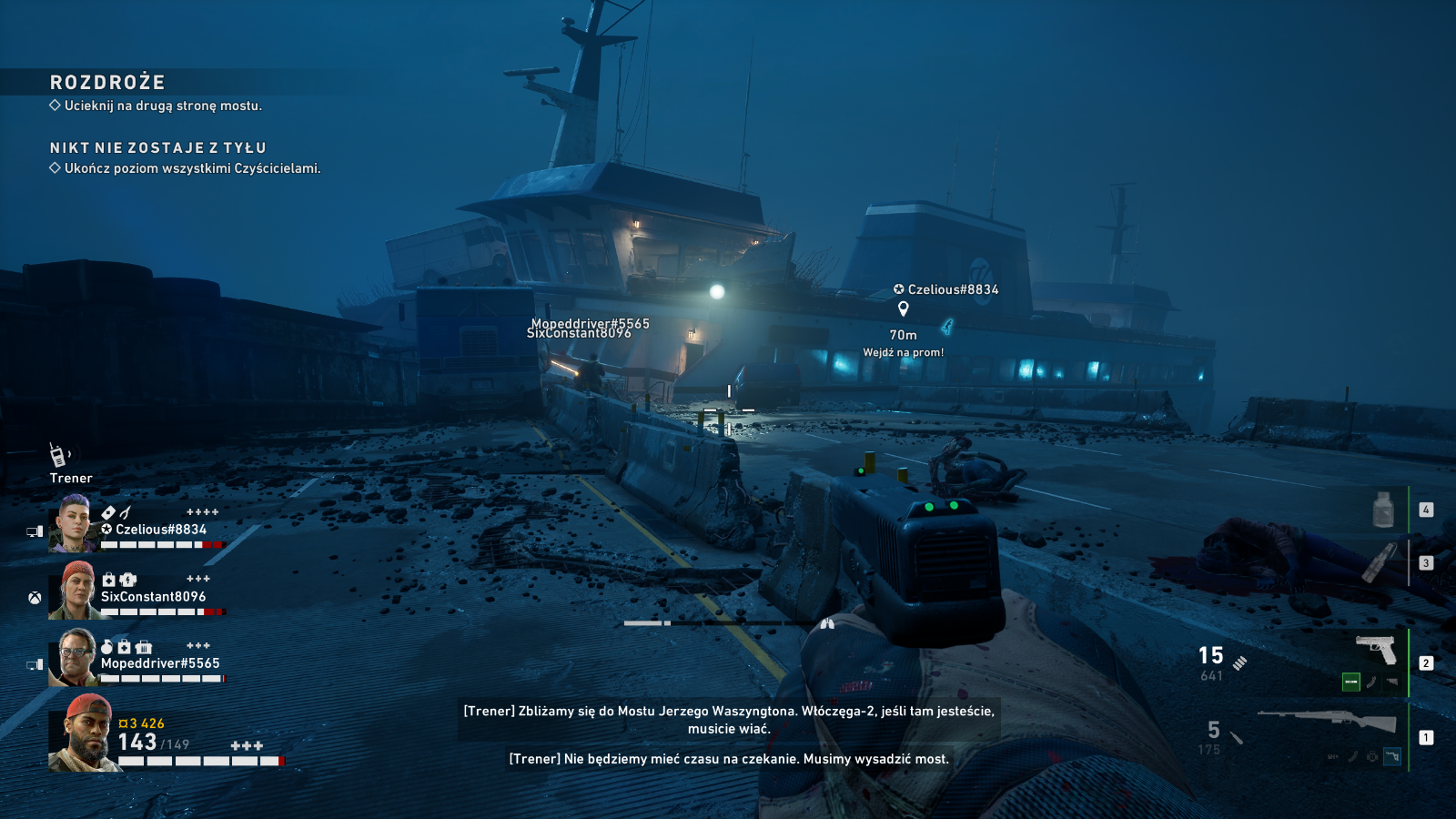The image size is (1456, 819).
Task: Select teammate Czelious#8834's portrait
Action: click(x=73, y=524)
